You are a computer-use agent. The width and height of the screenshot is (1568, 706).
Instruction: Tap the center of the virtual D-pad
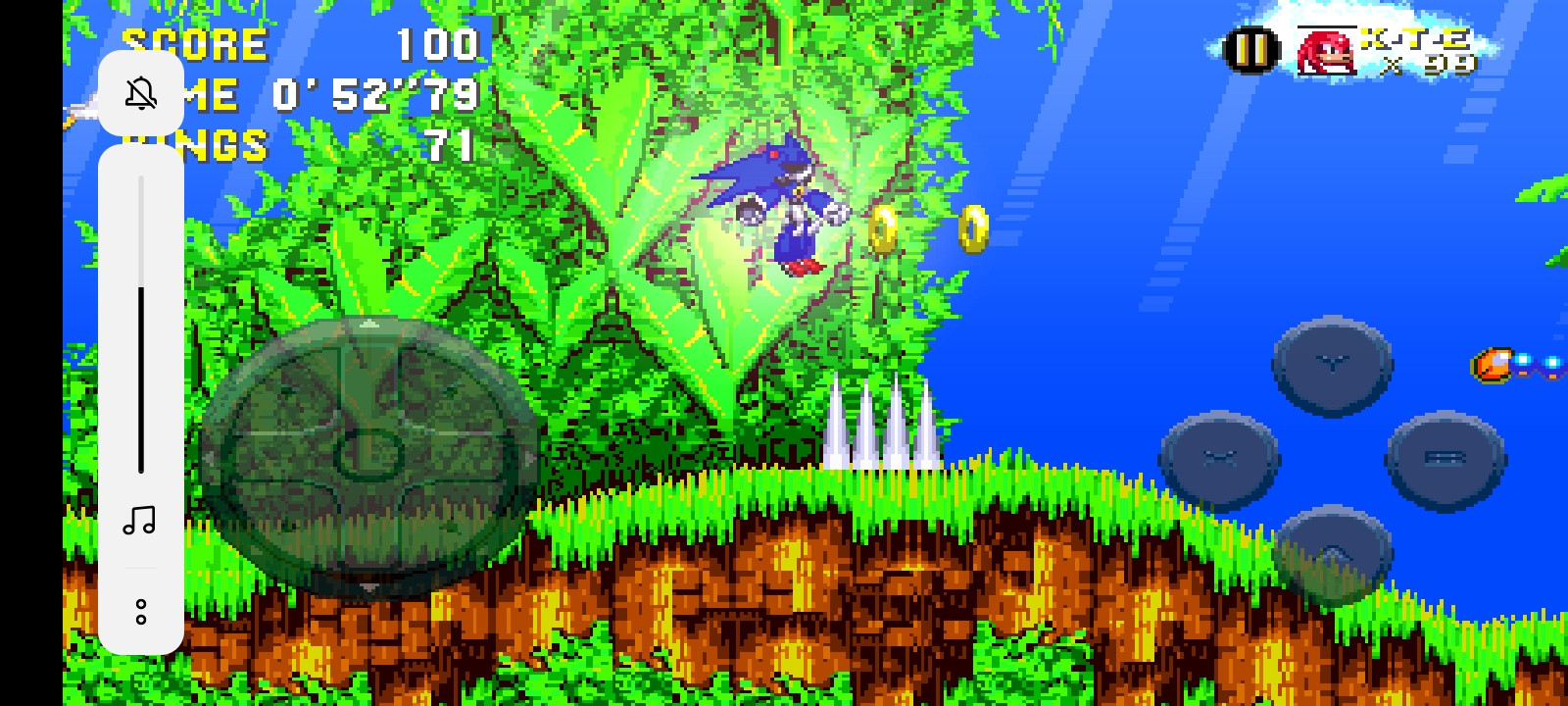(370, 452)
